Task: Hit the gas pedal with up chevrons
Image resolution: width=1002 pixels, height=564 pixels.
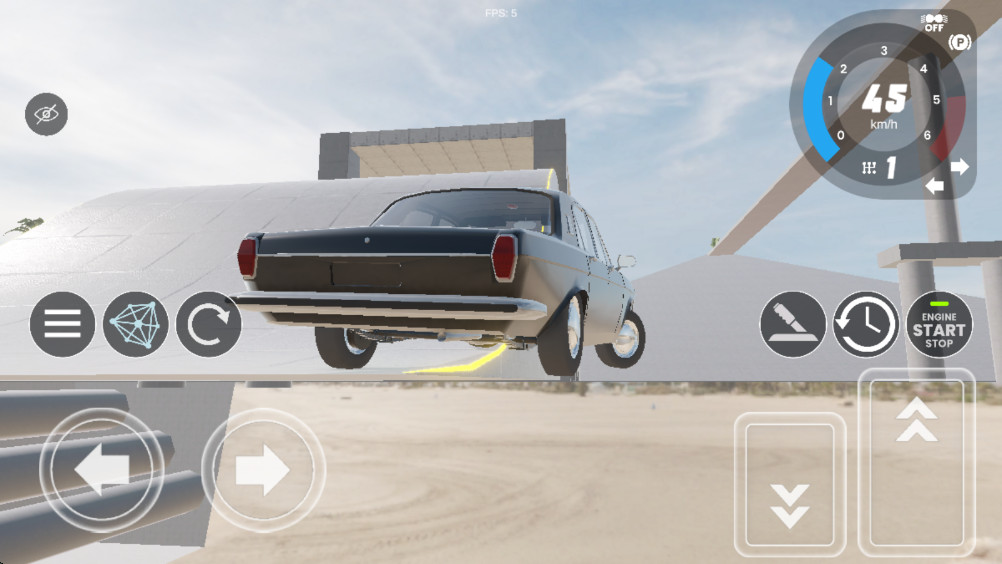Action: 916,463
